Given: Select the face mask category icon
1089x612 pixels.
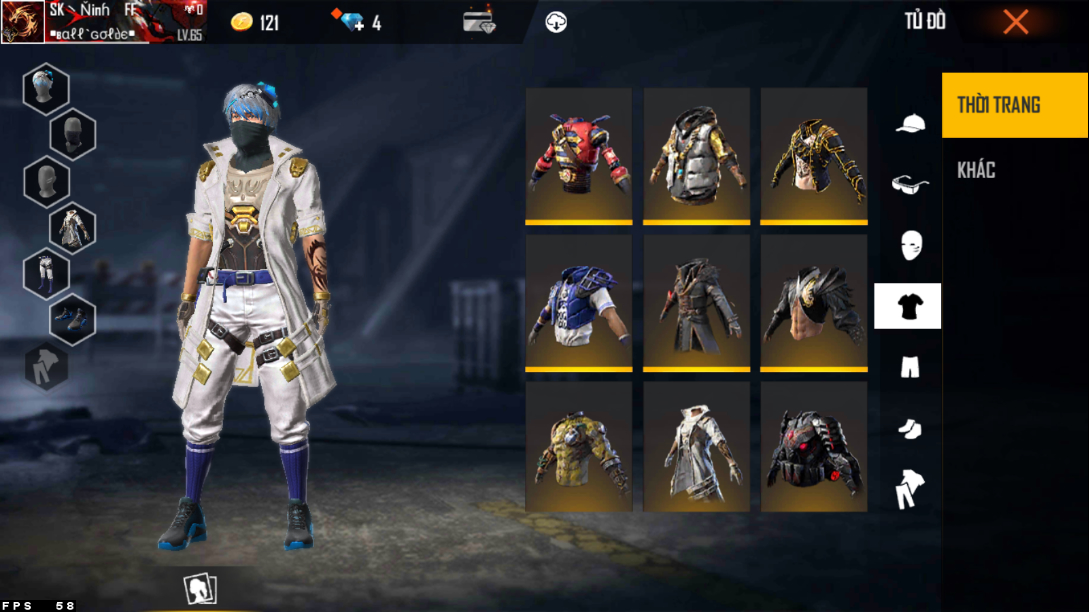Looking at the screenshot, I should pos(909,245).
